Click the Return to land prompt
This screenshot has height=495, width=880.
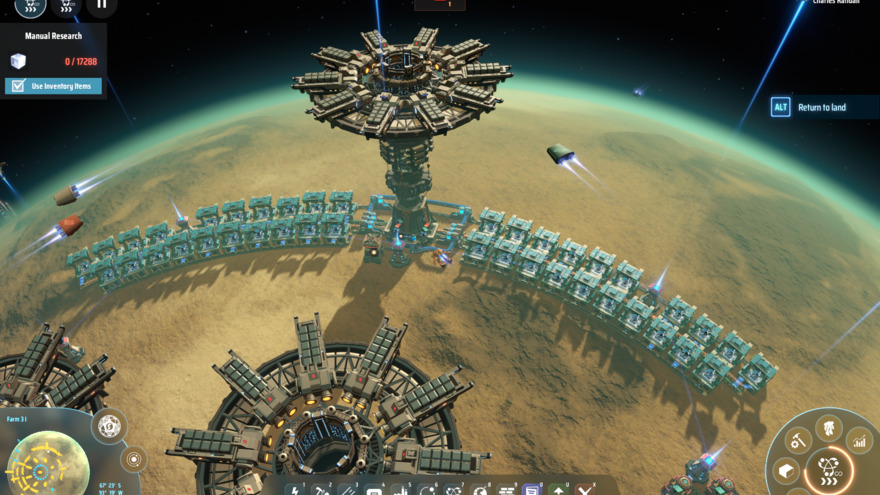tap(822, 107)
